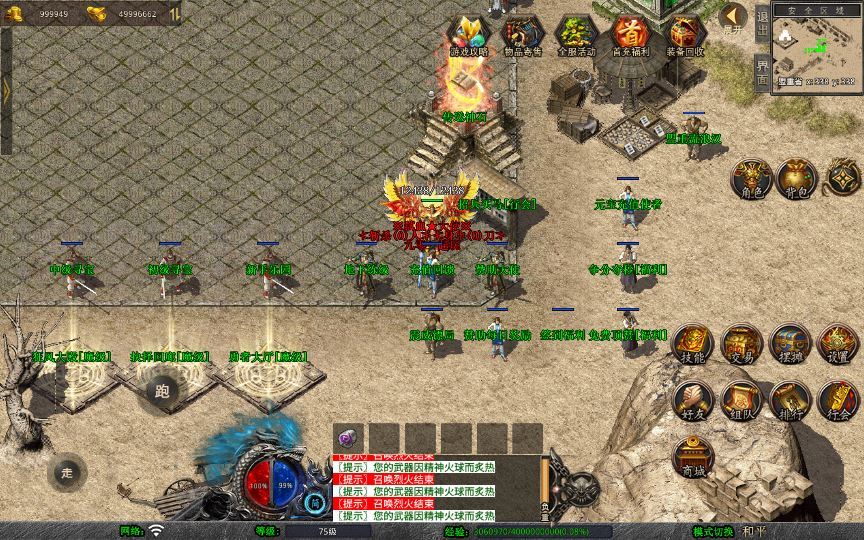Screen dimensions: 864x540
Task: Open the 装备回收 equipment recycle icon
Action: pyautogui.click(x=685, y=35)
